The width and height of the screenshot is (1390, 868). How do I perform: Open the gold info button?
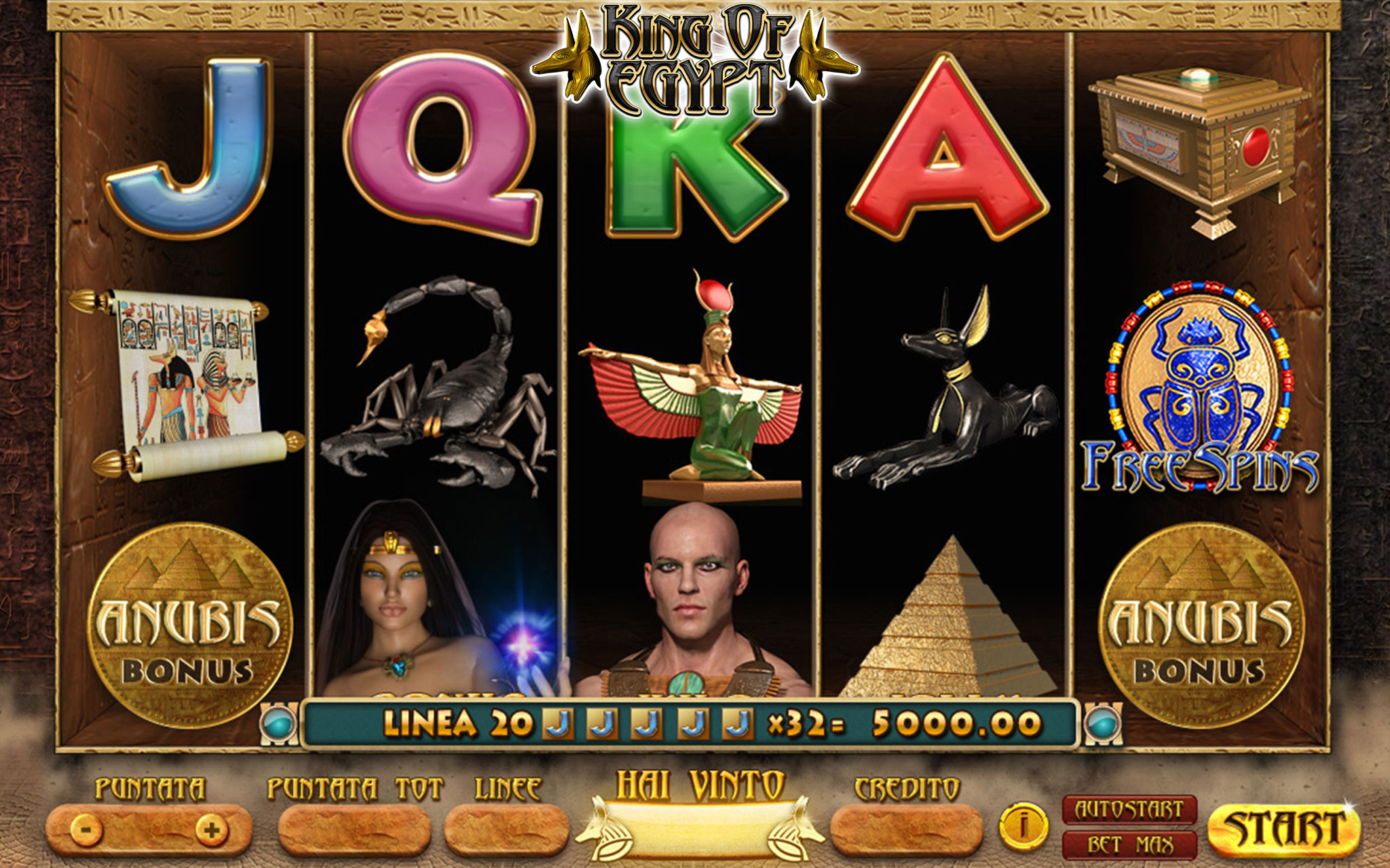pos(1023,826)
